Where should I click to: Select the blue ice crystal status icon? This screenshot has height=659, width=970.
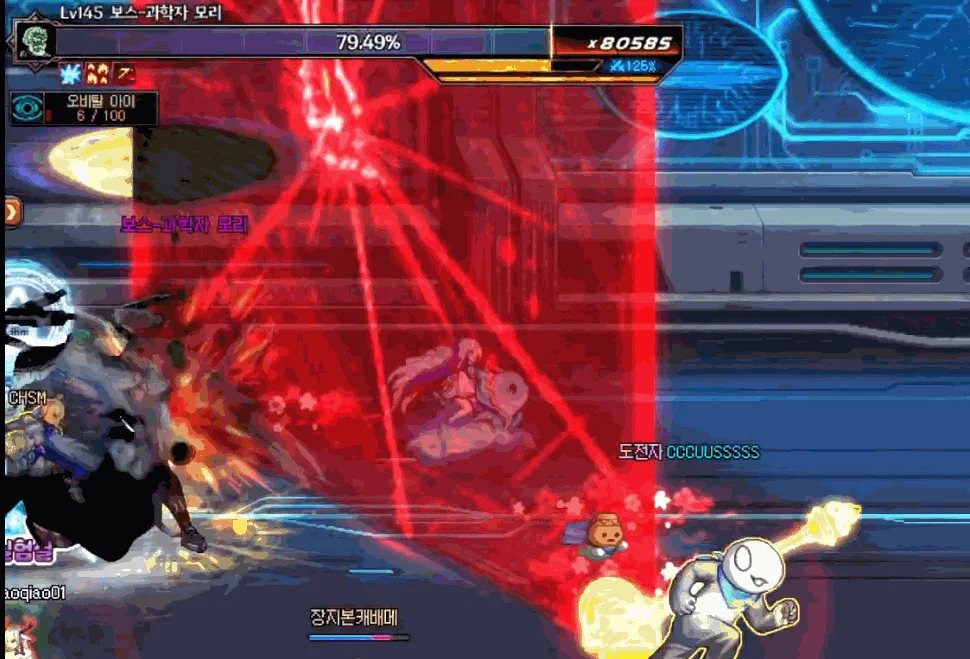71,73
